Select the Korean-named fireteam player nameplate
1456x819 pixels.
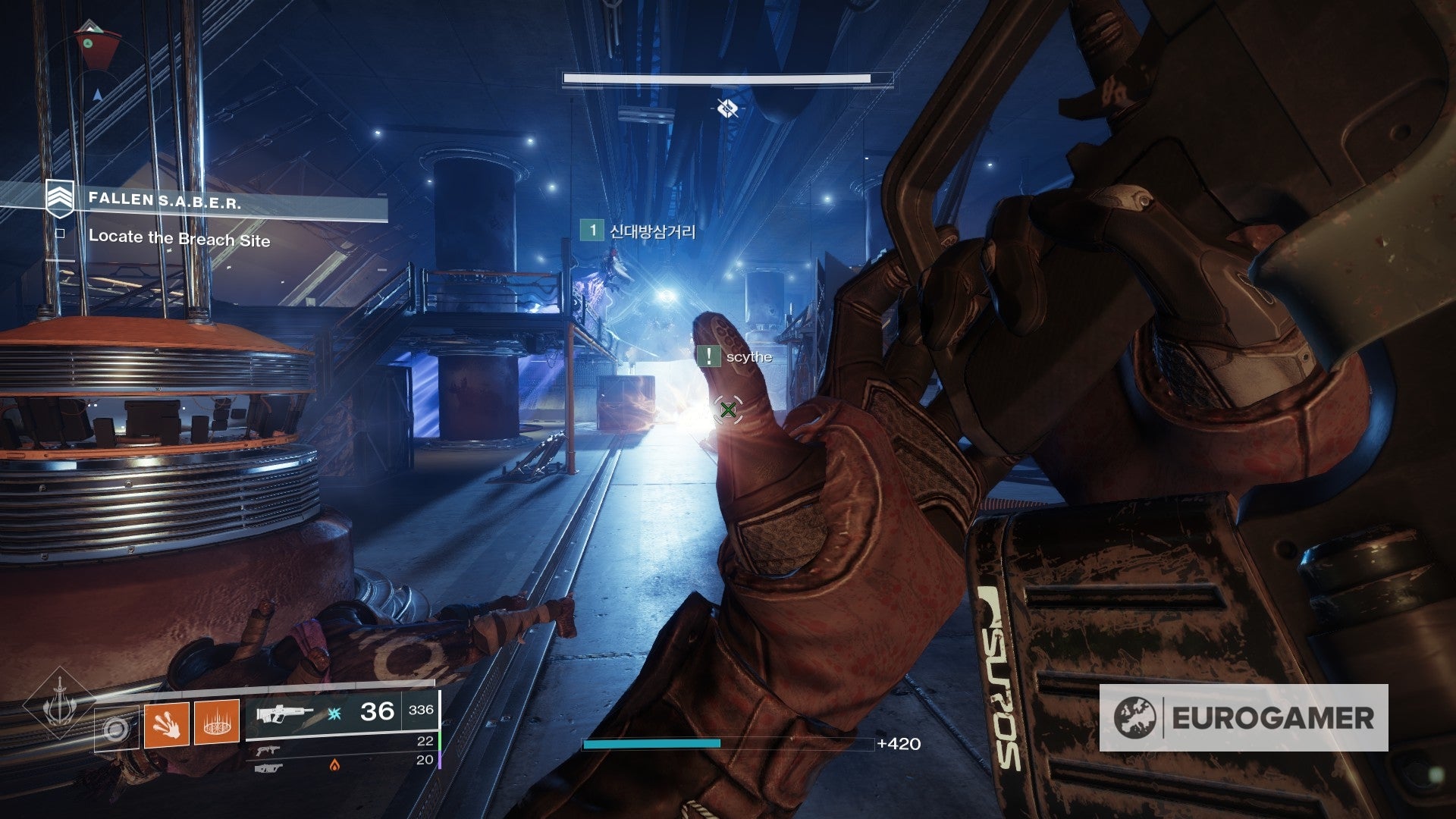[639, 231]
